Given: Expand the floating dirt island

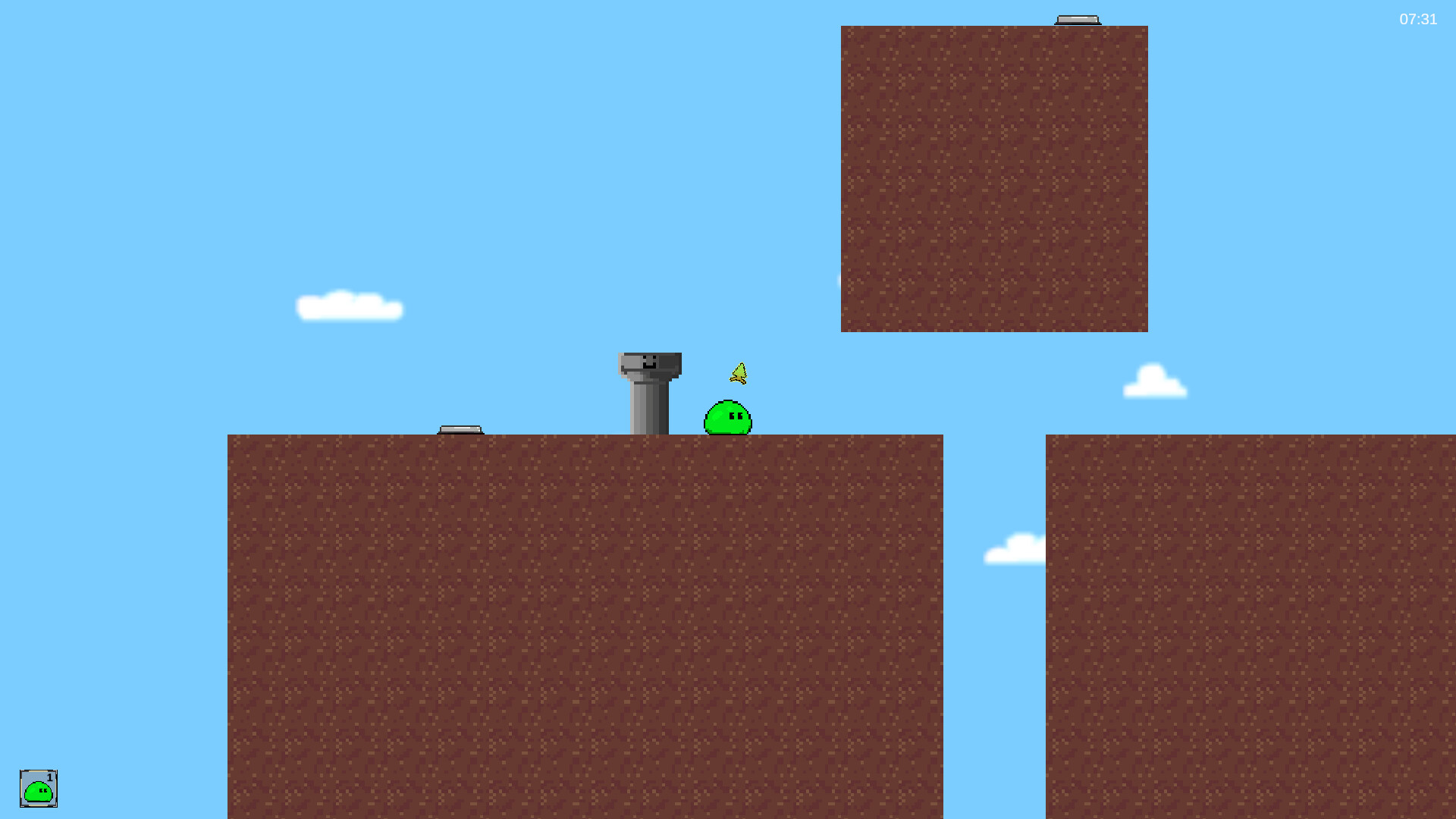Looking at the screenshot, I should 994,178.
